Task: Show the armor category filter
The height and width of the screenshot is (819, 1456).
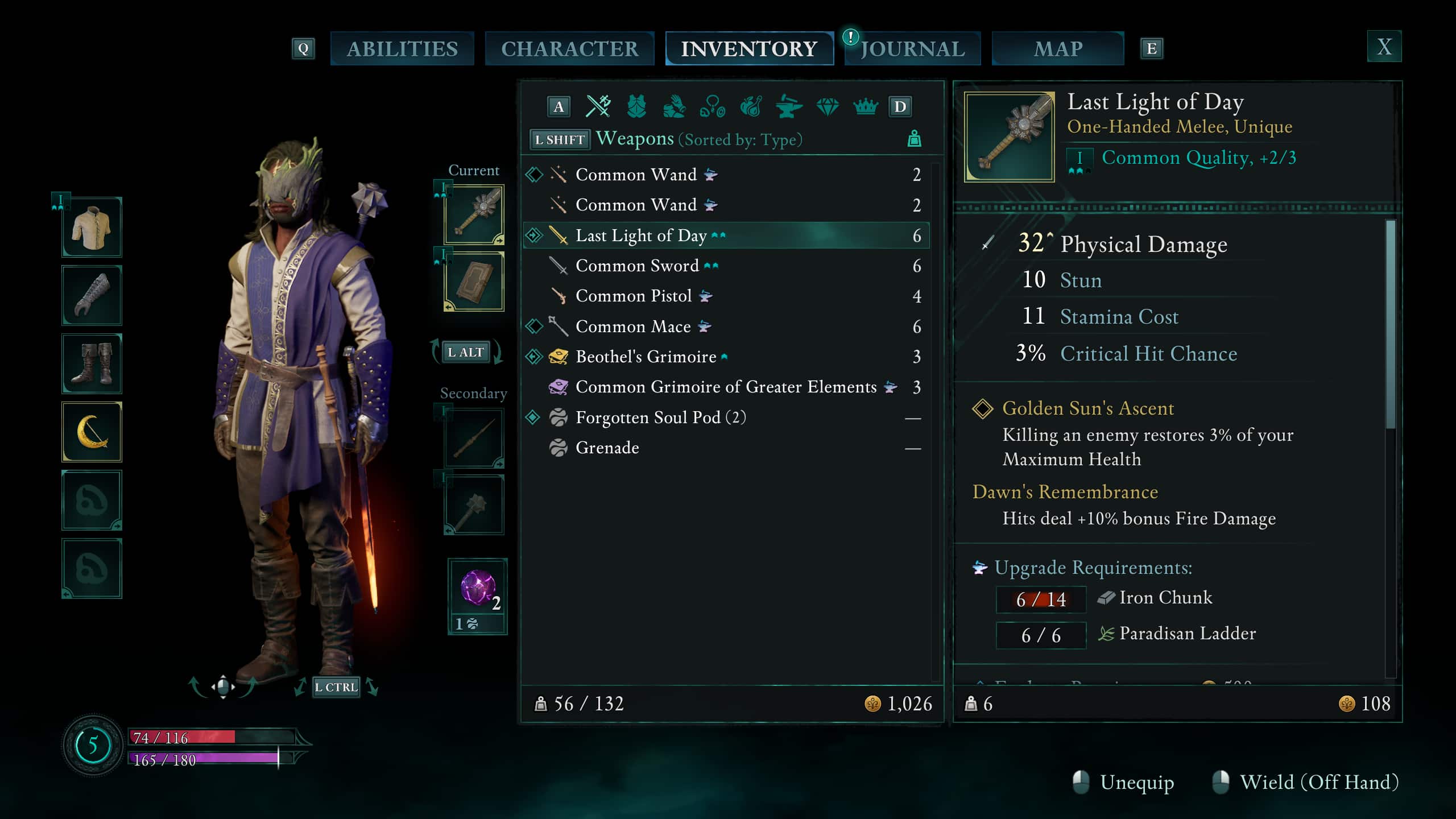Action: point(636,106)
